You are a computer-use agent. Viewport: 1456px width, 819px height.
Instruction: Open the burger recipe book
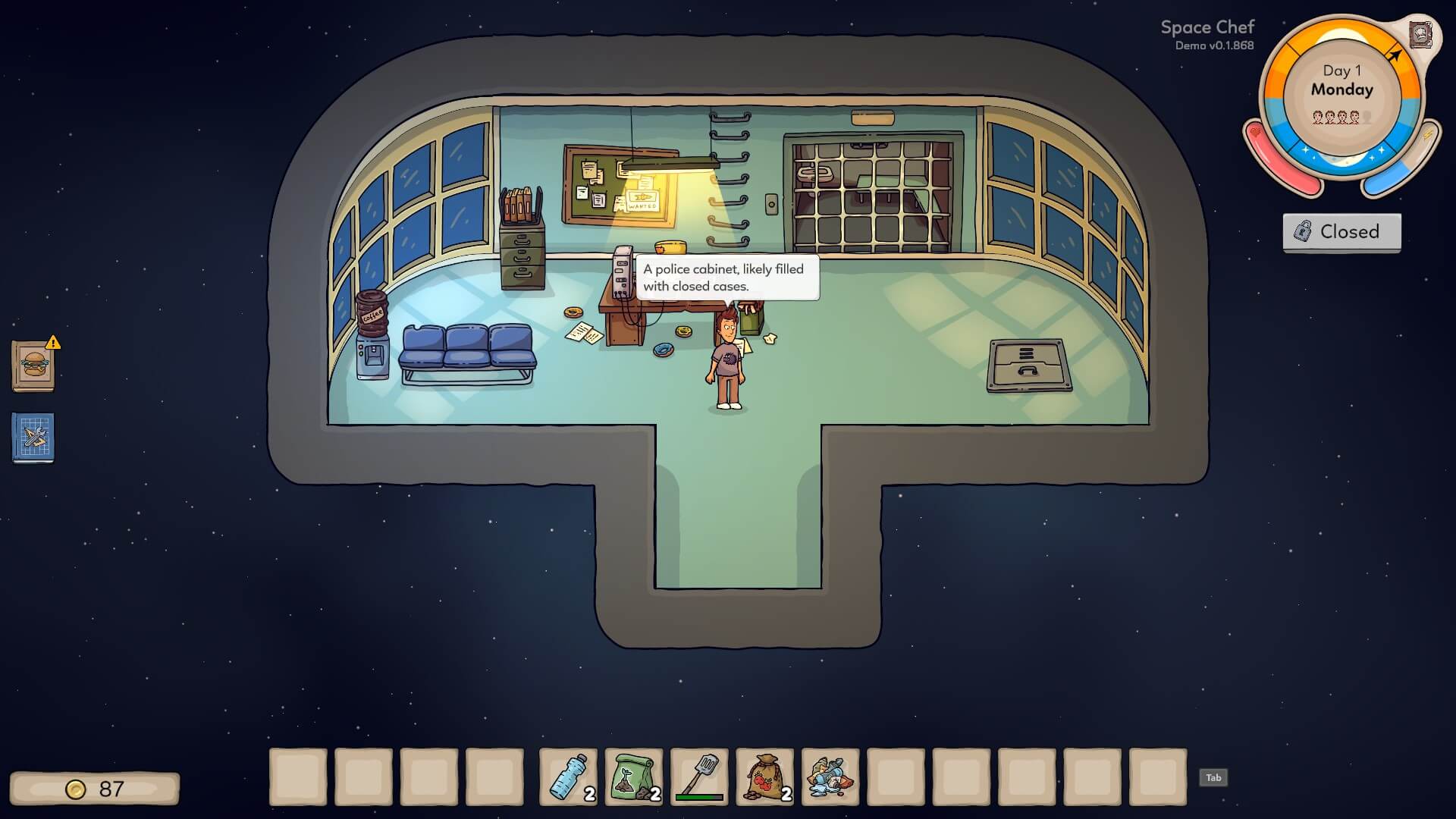[x=33, y=366]
